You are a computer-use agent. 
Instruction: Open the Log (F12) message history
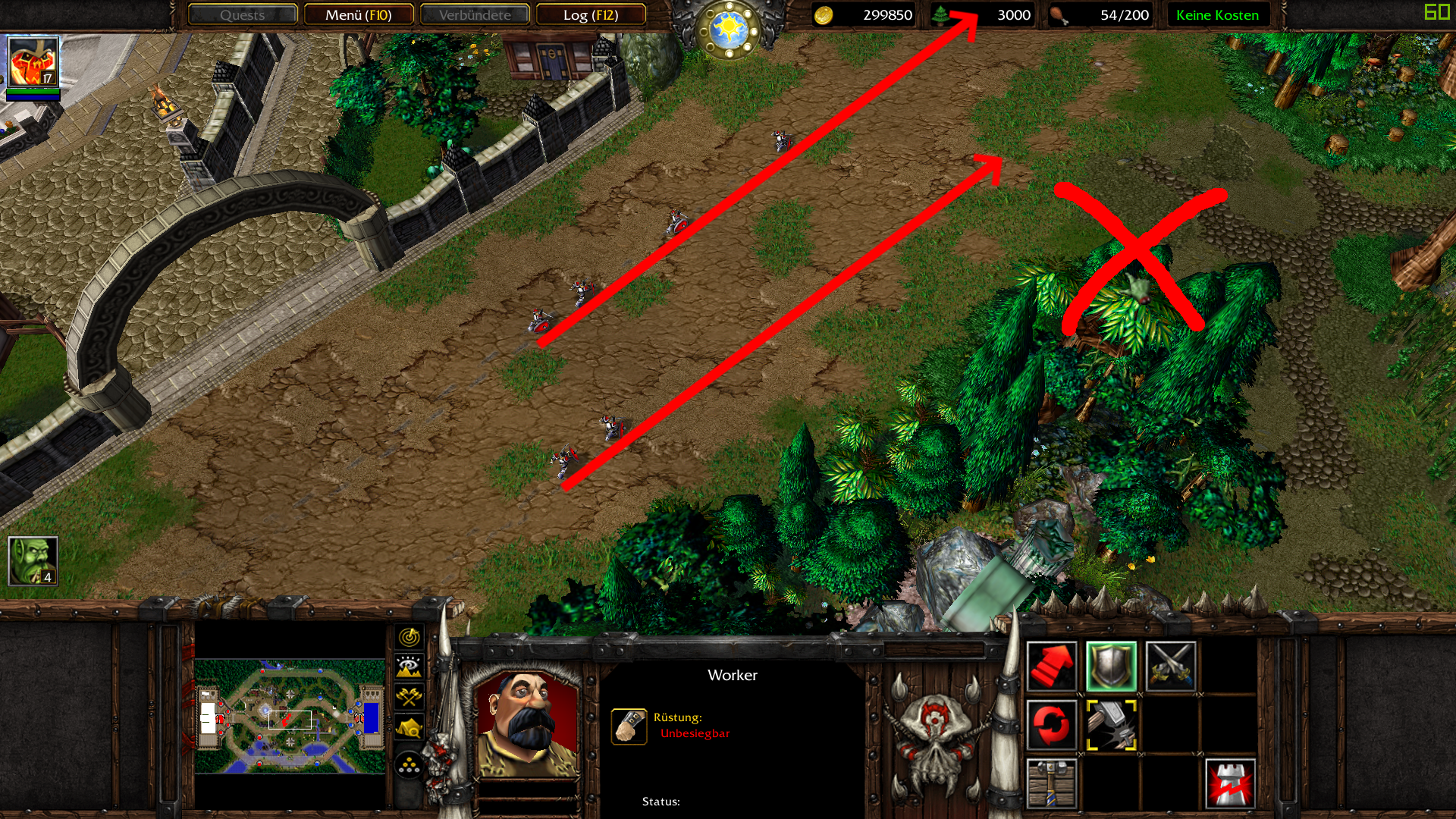pos(591,15)
